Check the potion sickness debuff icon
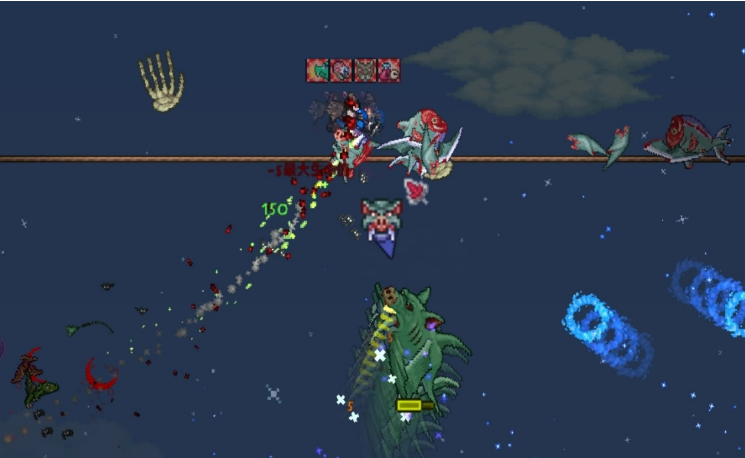The image size is (745, 458). tap(389, 70)
